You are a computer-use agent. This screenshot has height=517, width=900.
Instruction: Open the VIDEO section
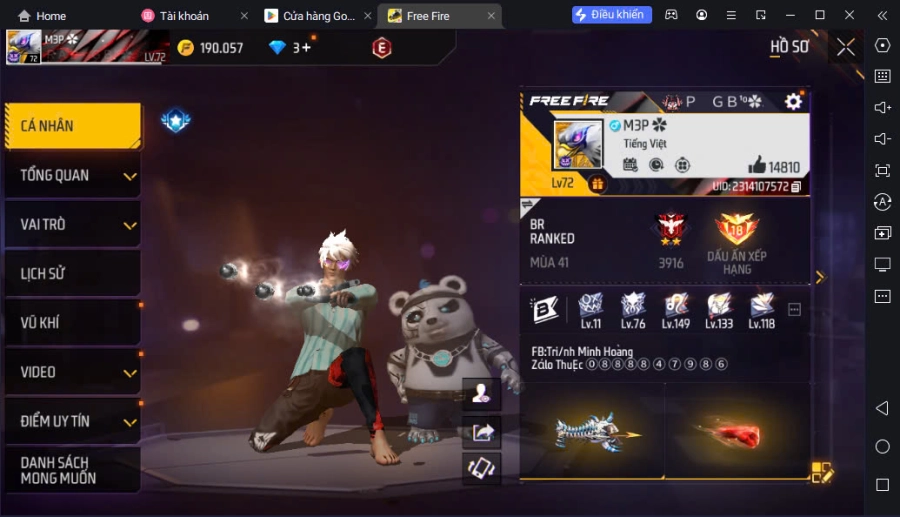[72, 372]
